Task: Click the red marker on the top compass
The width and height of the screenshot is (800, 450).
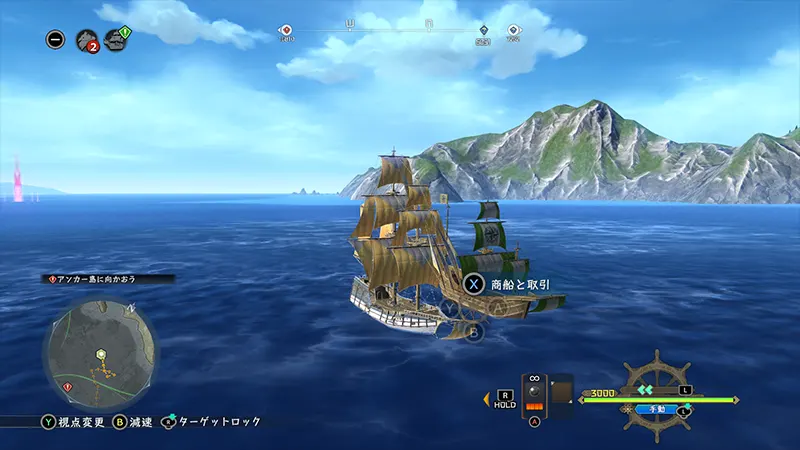Action: [x=286, y=31]
